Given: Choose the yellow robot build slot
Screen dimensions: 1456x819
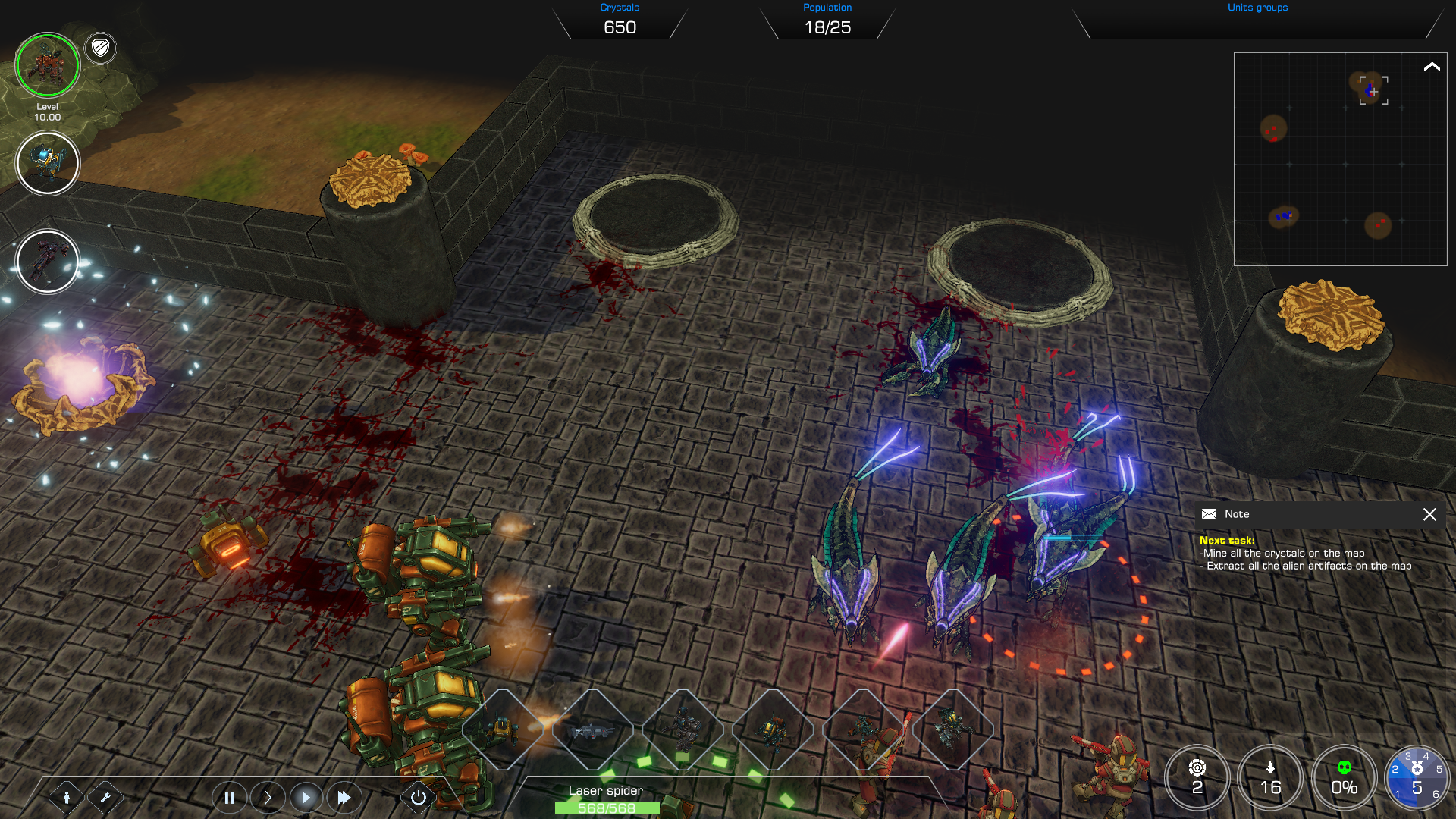Looking at the screenshot, I should click(x=504, y=730).
